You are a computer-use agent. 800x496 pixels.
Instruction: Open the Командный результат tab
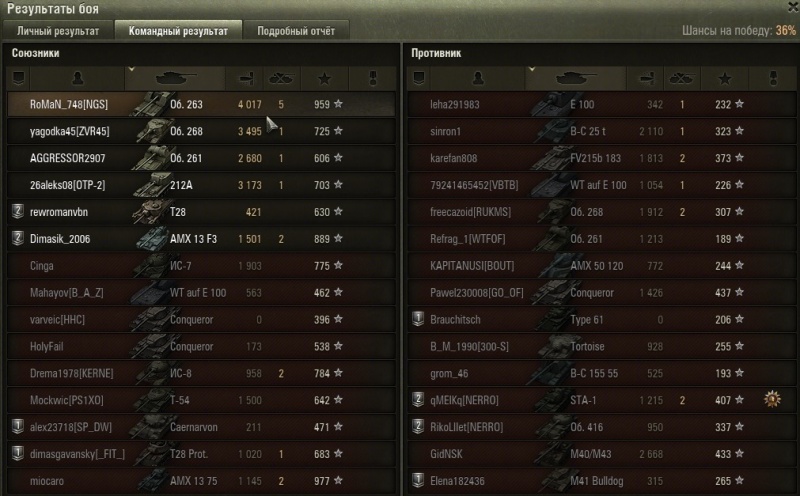[x=178, y=31]
